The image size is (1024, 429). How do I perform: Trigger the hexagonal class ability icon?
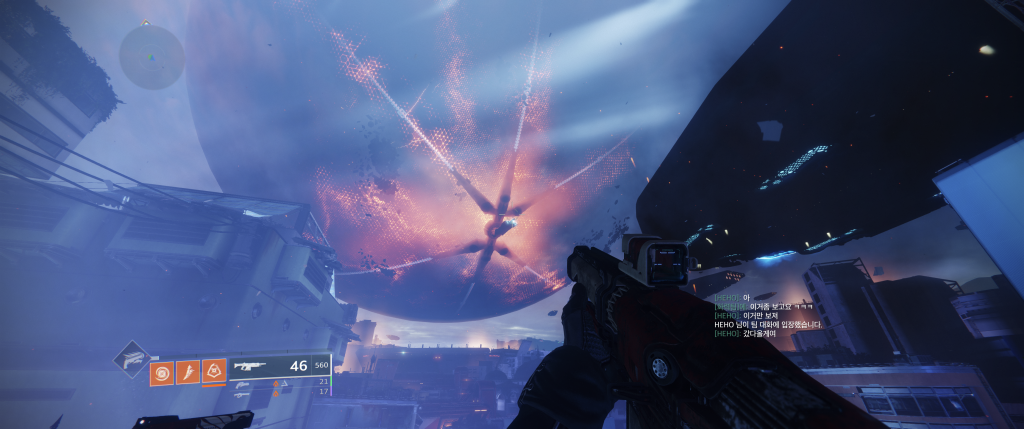(213, 373)
